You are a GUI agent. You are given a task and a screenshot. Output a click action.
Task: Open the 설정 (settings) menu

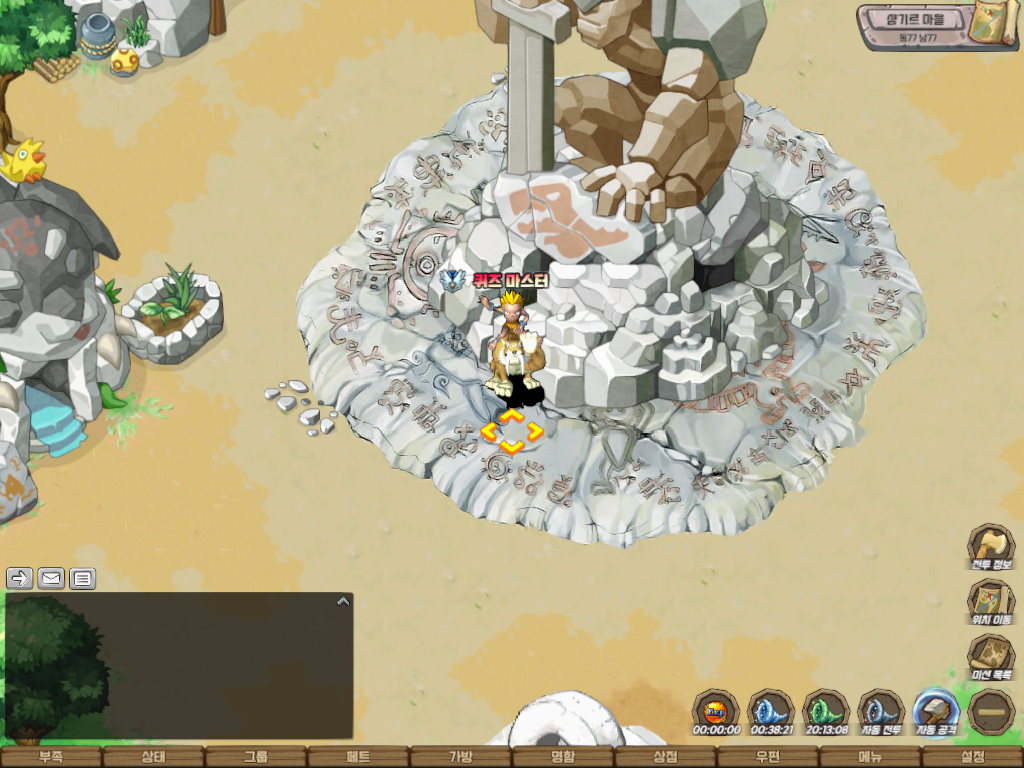972,757
